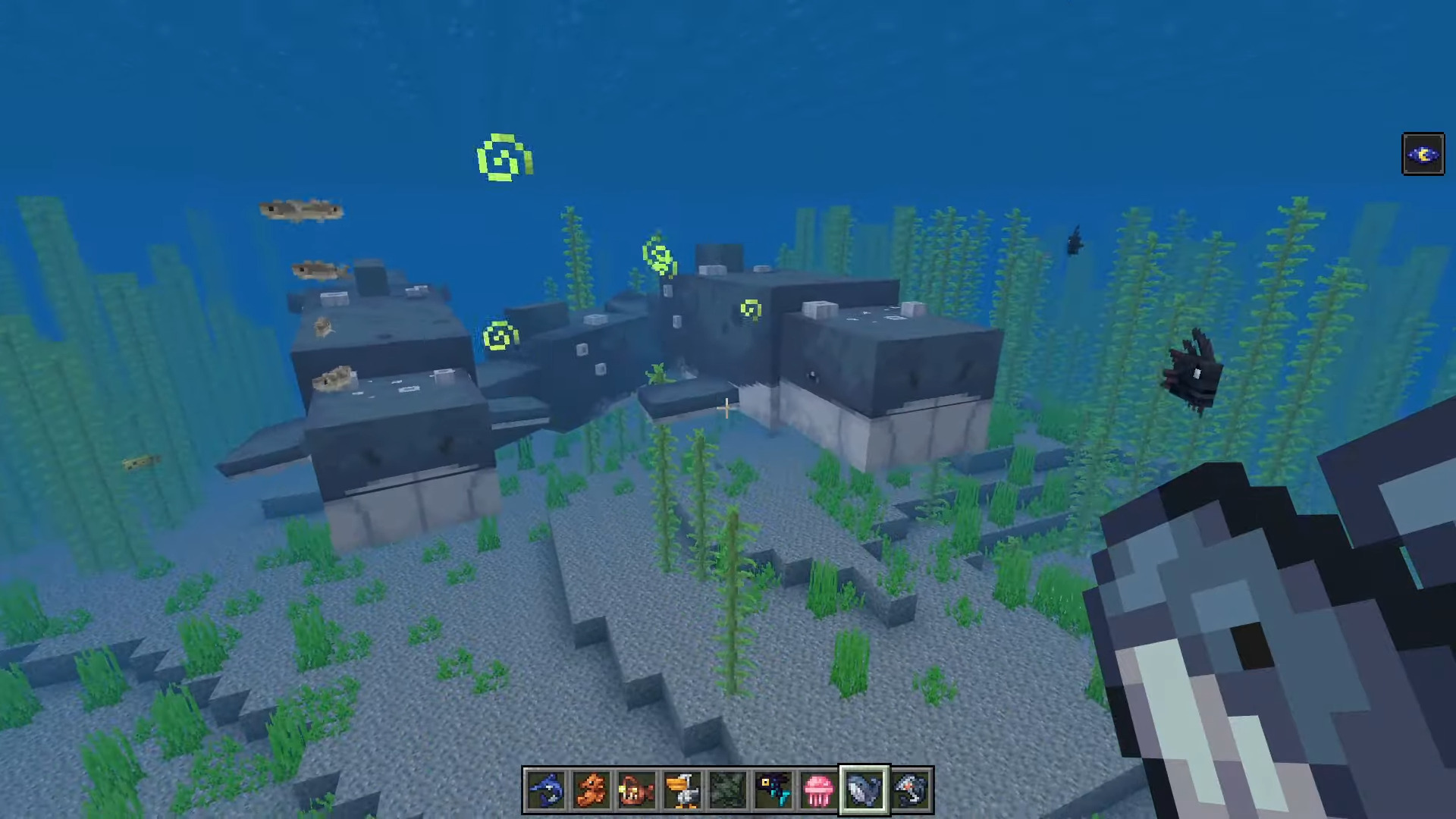Choose the dark bird with teal feet slot
The width and height of the screenshot is (1456, 819).
pyautogui.click(x=773, y=790)
